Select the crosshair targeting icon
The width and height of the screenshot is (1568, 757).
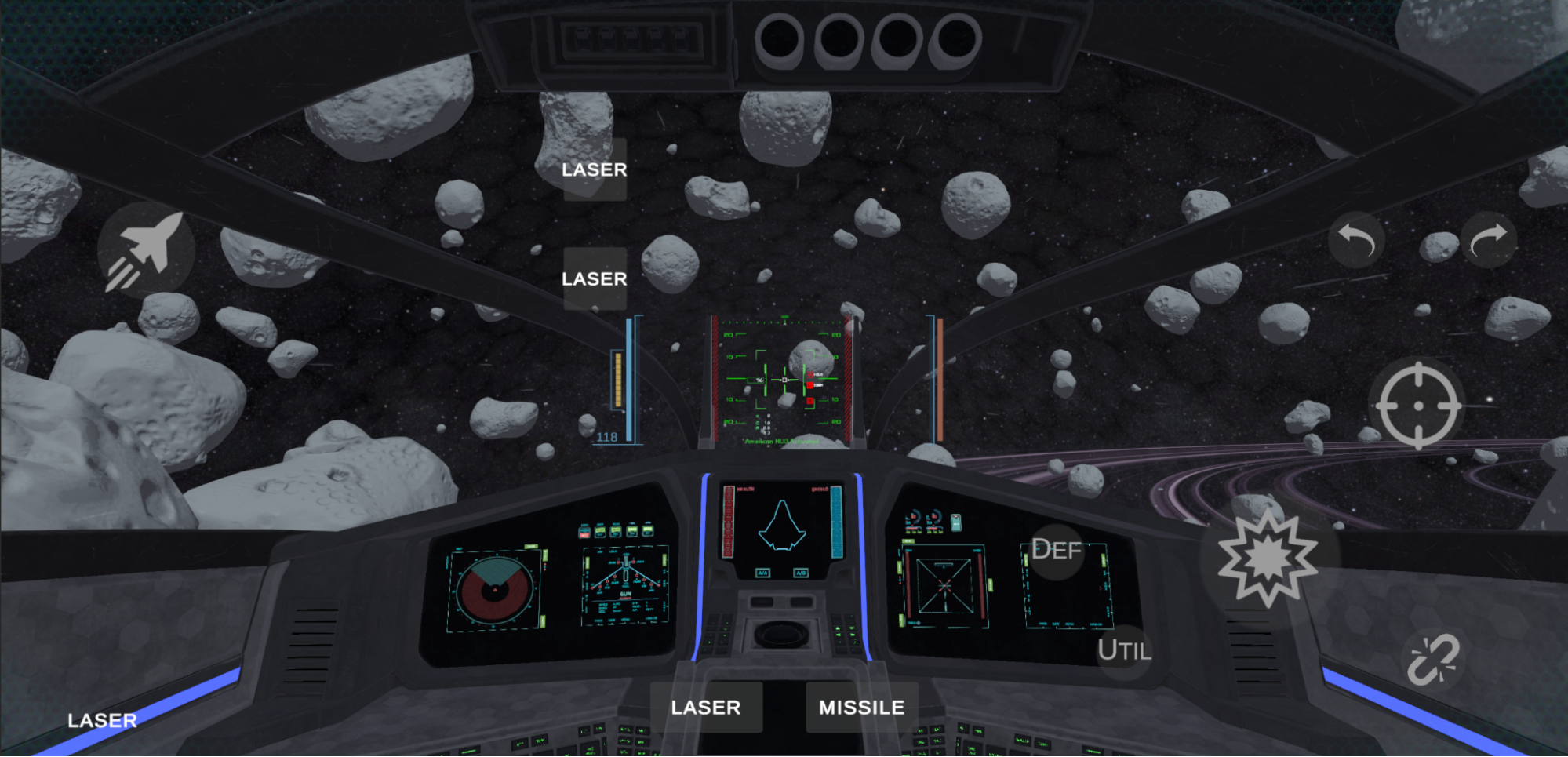click(x=1418, y=406)
